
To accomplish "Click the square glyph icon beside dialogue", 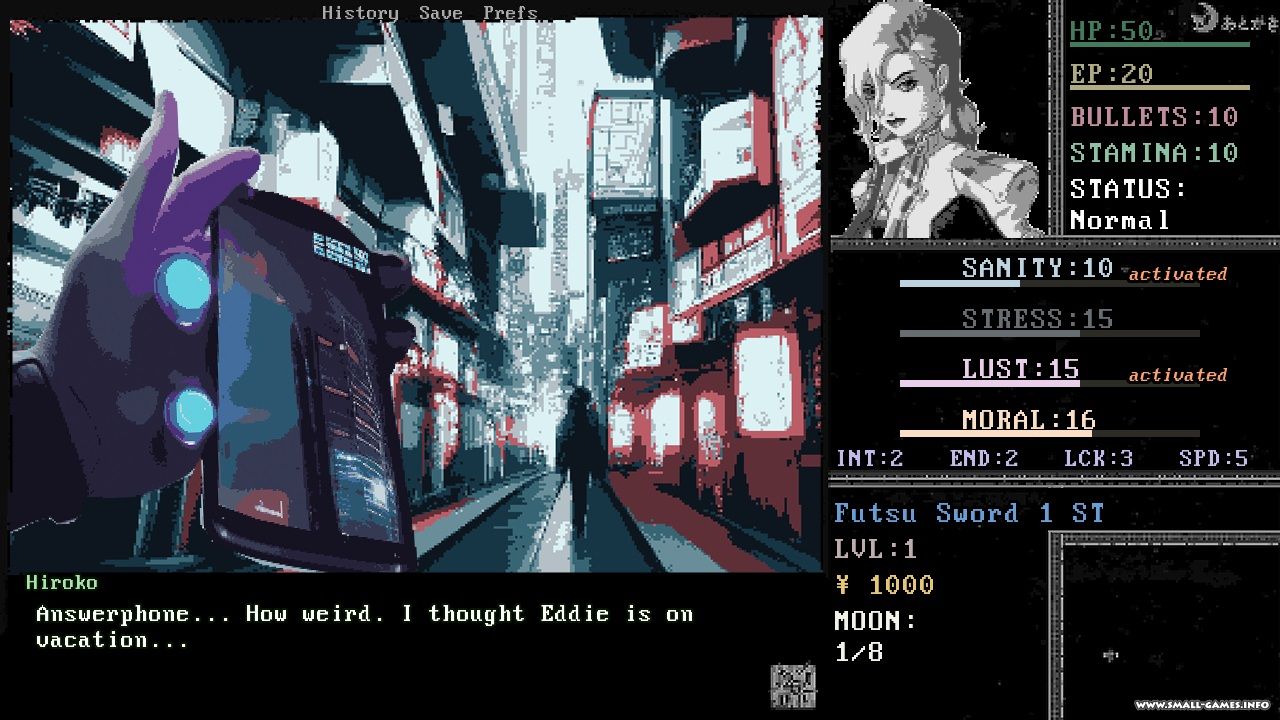I will [792, 686].
